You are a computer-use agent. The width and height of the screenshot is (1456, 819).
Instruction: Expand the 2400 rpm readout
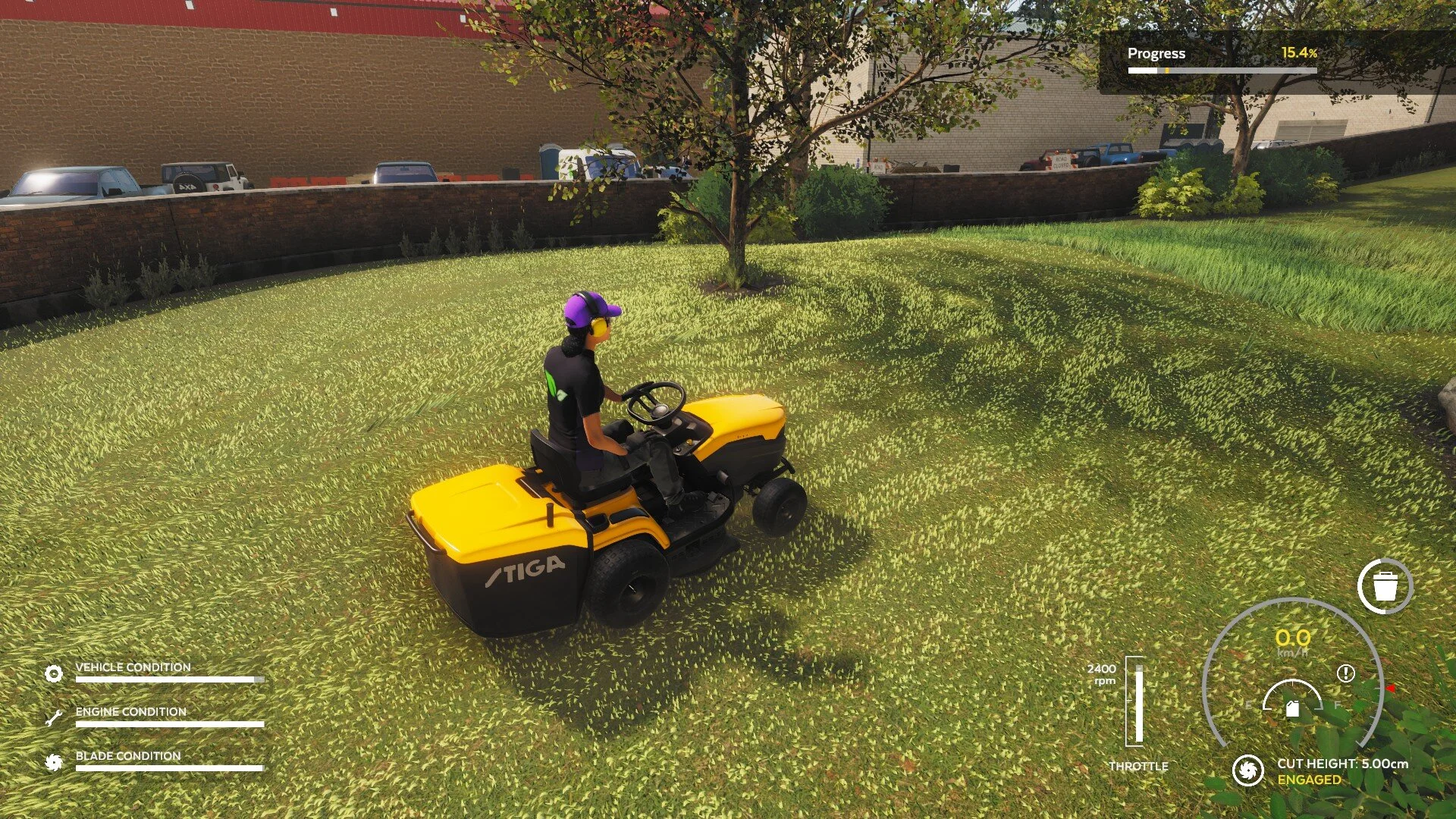pos(1101,676)
